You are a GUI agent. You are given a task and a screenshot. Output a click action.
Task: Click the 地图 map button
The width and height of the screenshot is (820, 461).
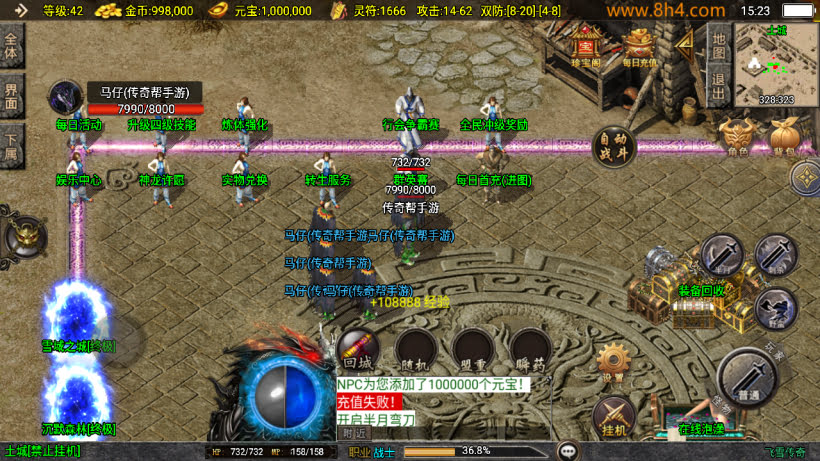pos(717,48)
